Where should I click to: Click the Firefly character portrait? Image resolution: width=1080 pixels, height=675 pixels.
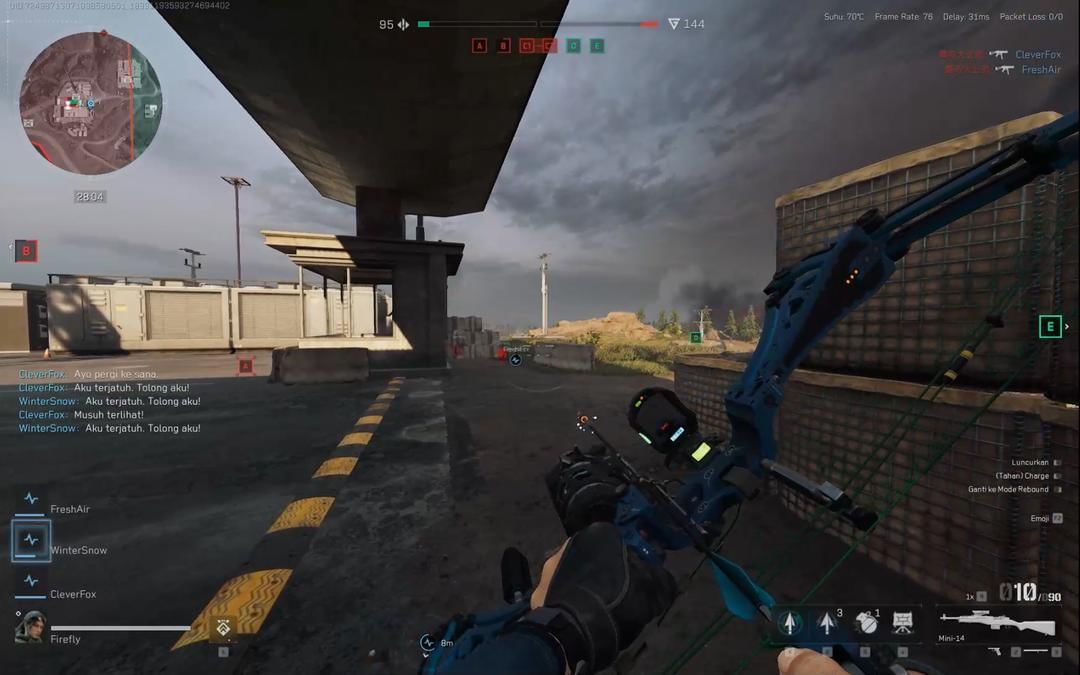tap(31, 626)
